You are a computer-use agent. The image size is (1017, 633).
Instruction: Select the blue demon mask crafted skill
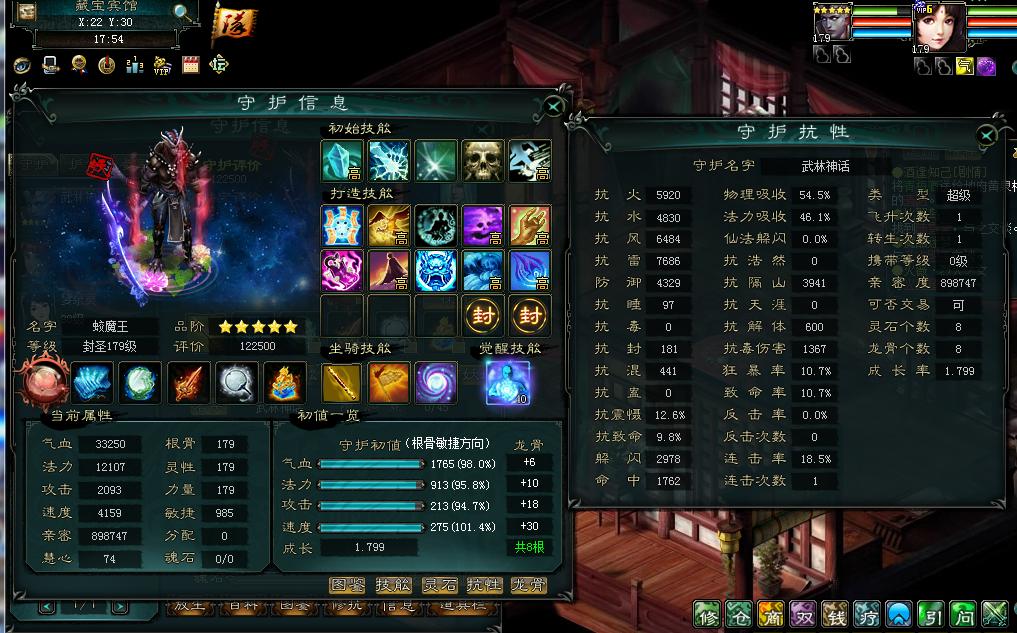click(435, 271)
